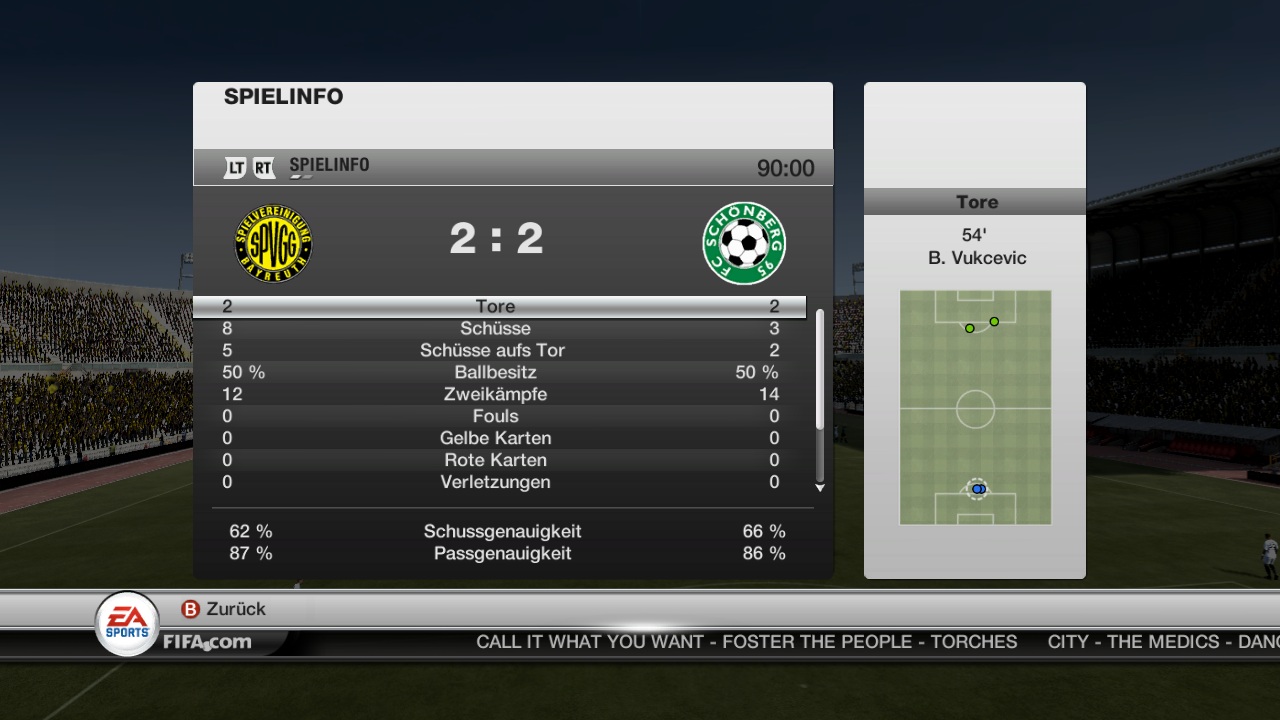Select the Verletzungen row
Screen dimensions: 1280x720
[497, 483]
